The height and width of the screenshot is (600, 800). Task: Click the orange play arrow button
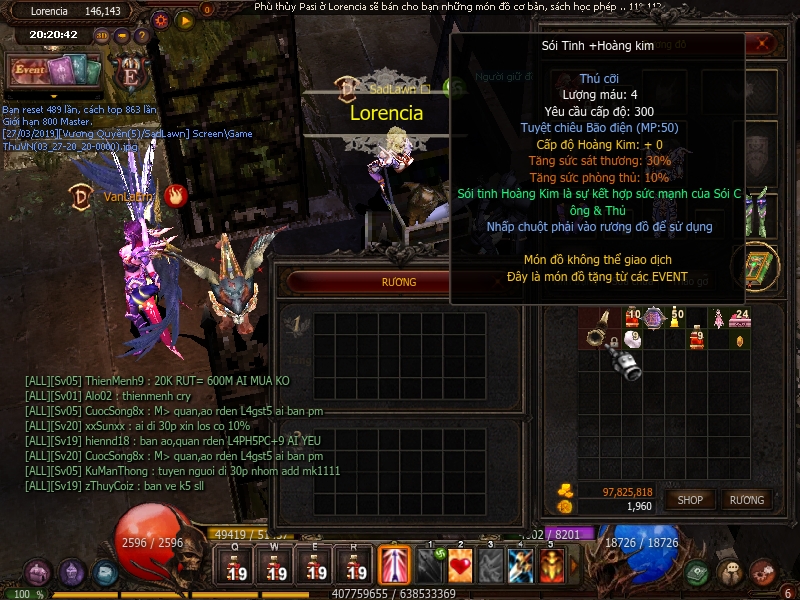(184, 19)
